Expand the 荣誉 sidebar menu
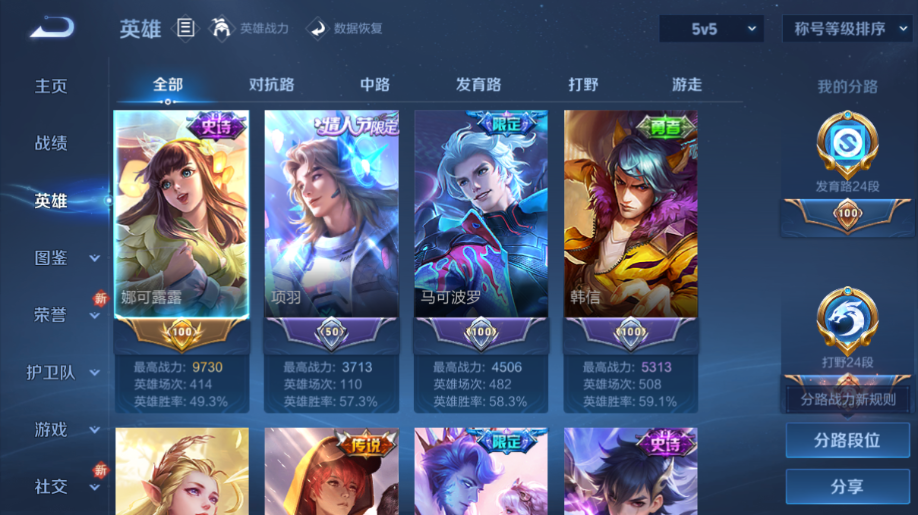This screenshot has height=515, width=918. coord(65,315)
